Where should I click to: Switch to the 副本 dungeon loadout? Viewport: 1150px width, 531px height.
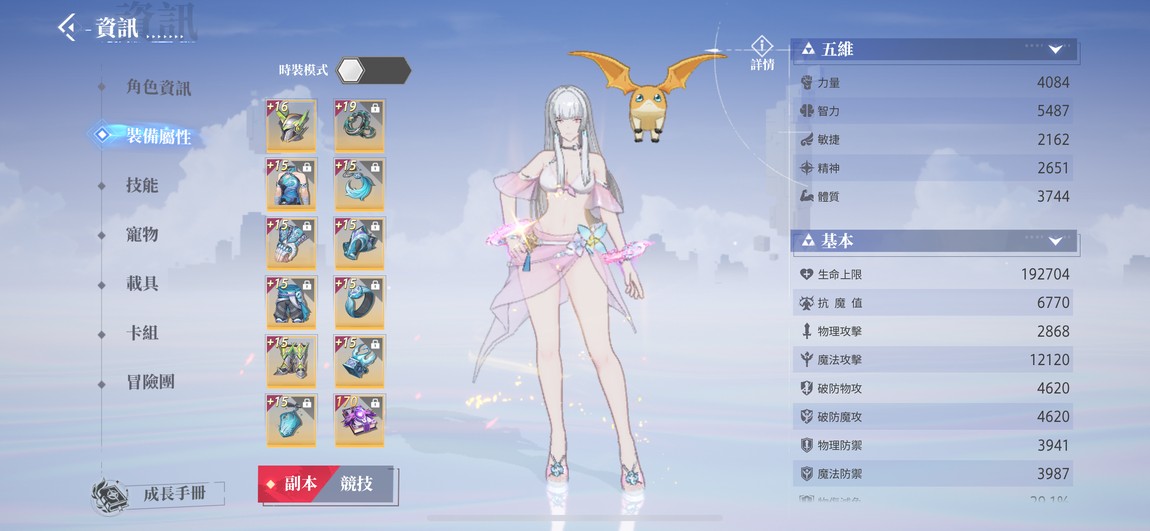click(292, 484)
